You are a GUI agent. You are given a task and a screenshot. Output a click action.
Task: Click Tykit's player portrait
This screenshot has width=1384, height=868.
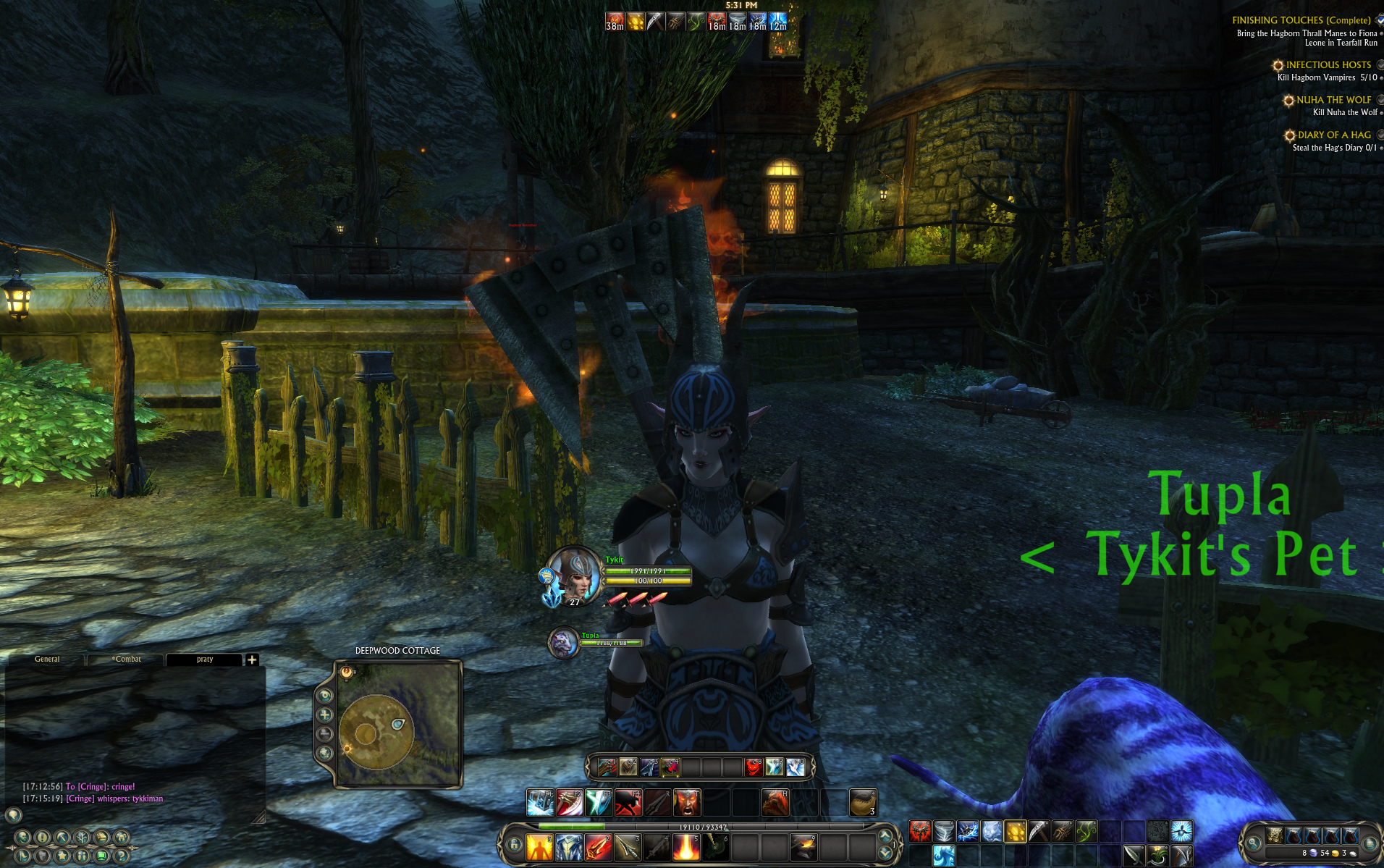tap(574, 575)
